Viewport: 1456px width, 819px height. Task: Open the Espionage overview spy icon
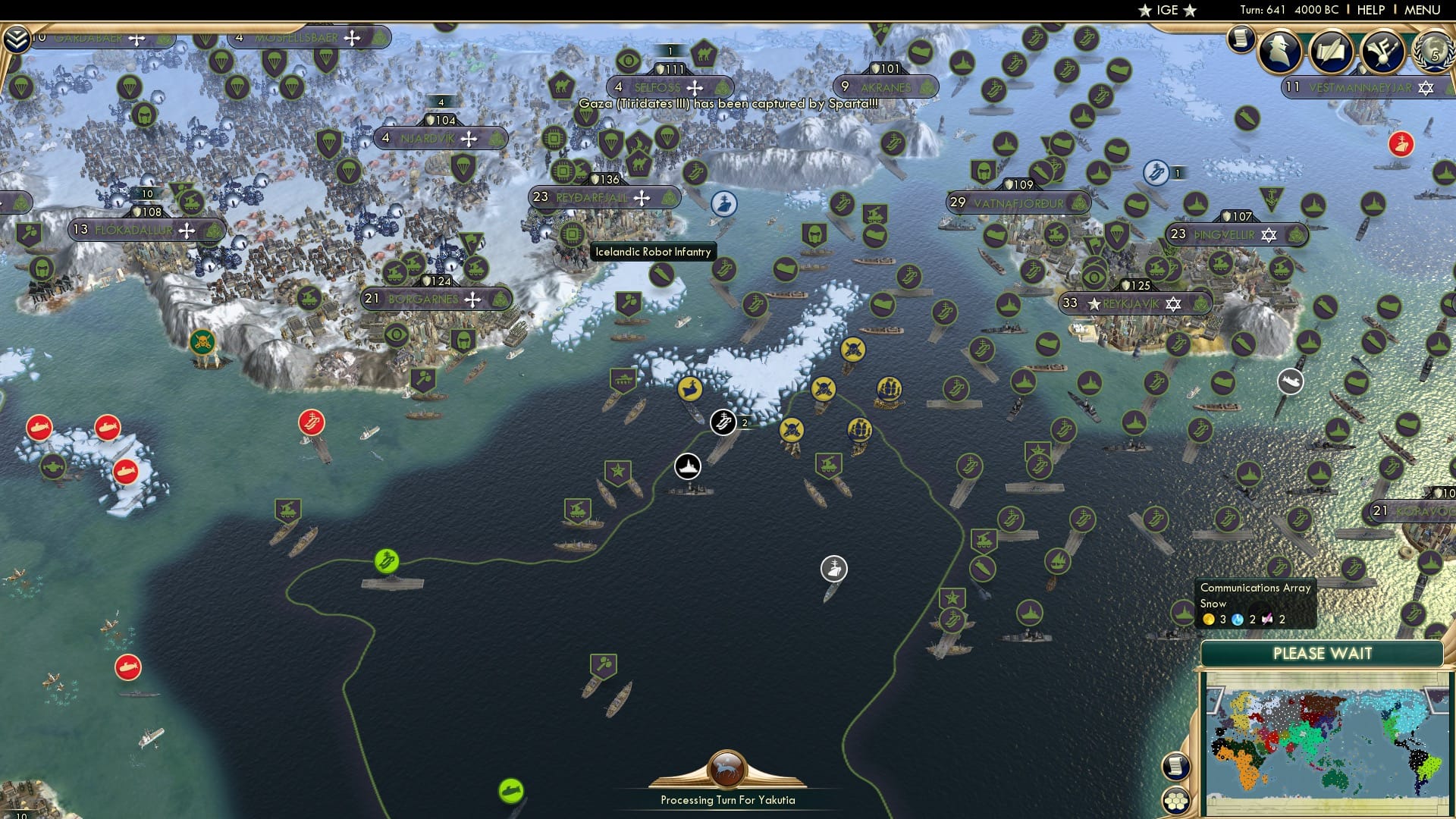click(1280, 53)
